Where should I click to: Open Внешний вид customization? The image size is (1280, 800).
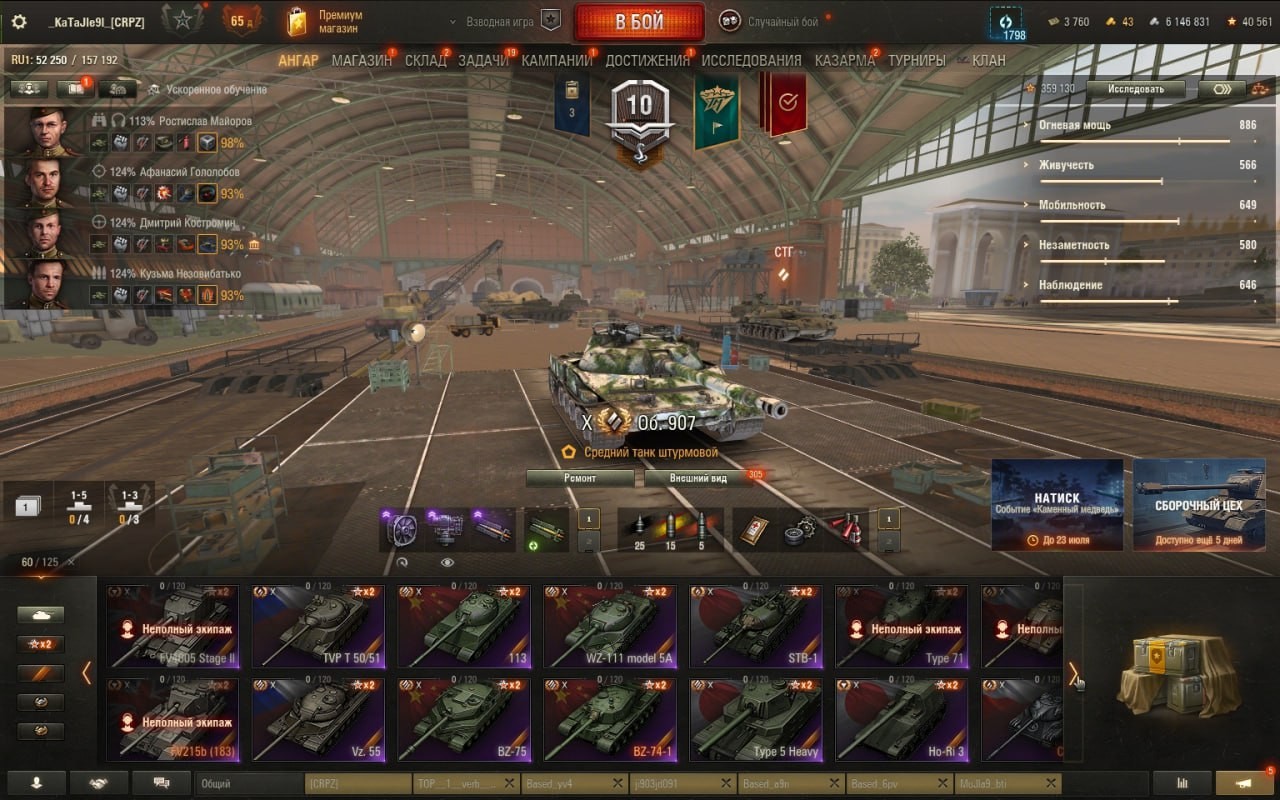[698, 478]
